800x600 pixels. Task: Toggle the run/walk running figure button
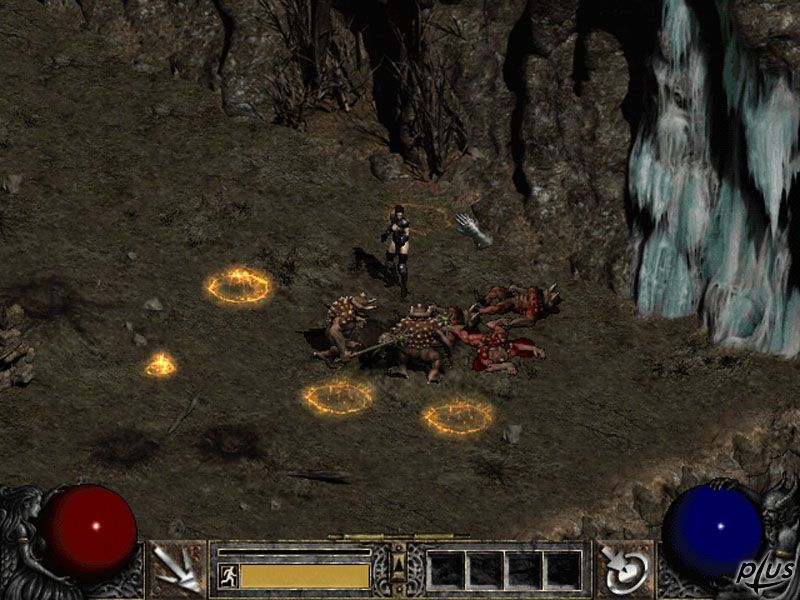pyautogui.click(x=228, y=575)
